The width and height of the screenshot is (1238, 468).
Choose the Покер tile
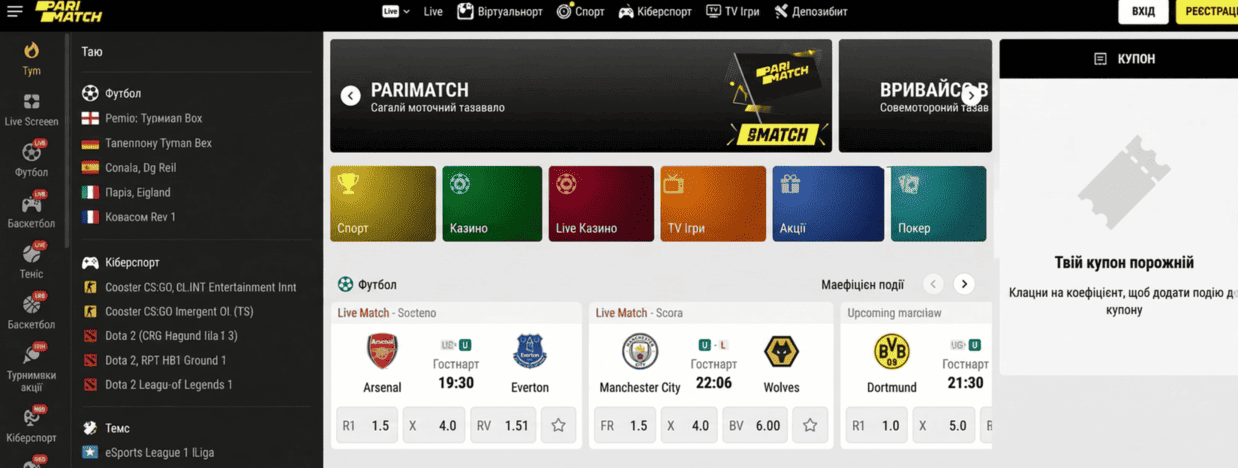point(938,204)
